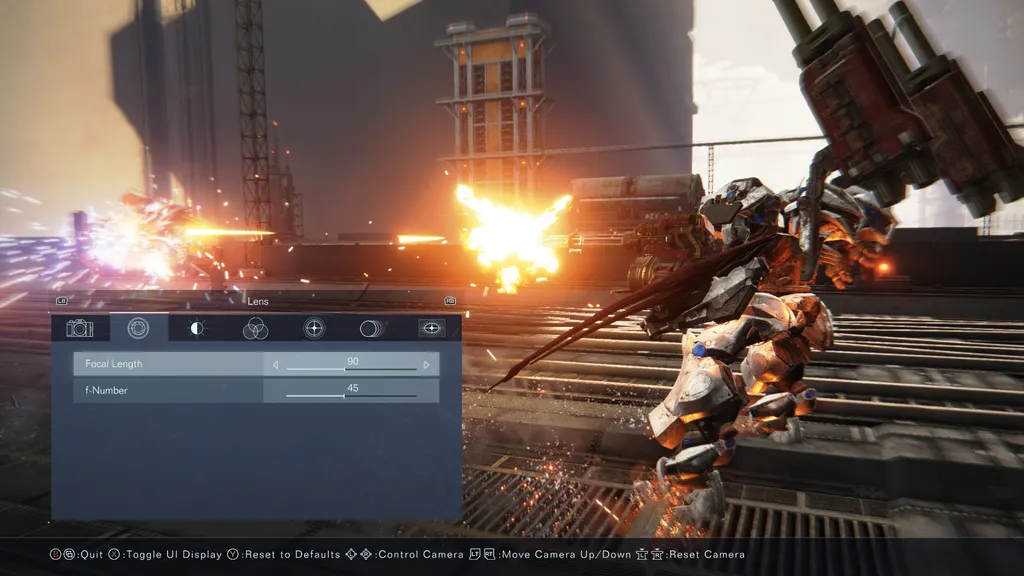The image size is (1024, 576).
Task: Open the half-shaded sun brightness tab
Action: pos(197,328)
